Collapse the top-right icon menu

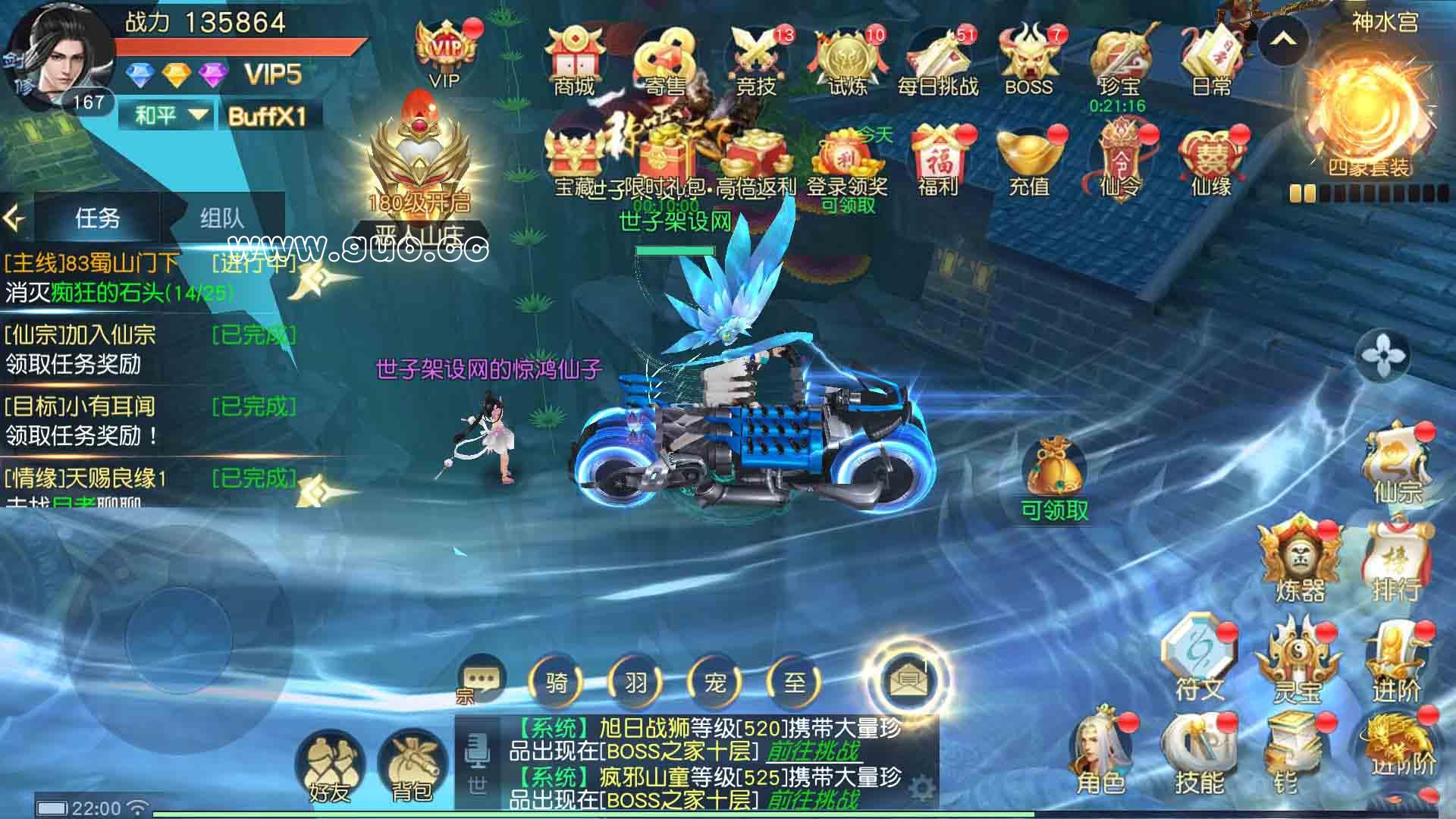(1284, 43)
